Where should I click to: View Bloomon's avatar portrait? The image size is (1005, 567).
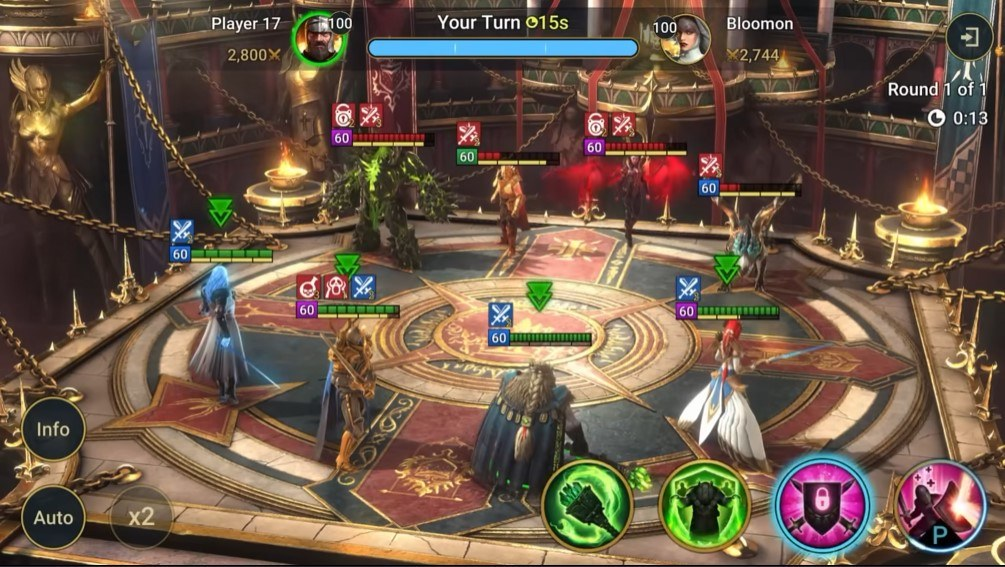coord(687,39)
